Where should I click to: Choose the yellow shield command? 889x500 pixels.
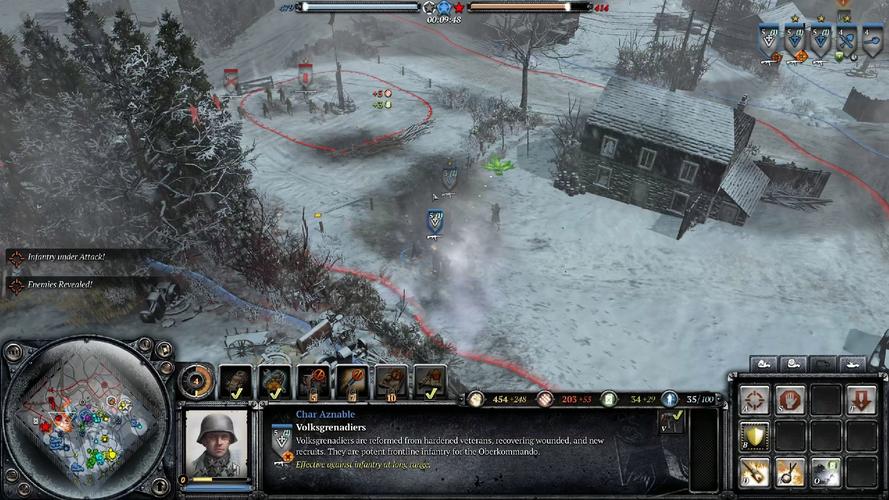pyautogui.click(x=755, y=435)
